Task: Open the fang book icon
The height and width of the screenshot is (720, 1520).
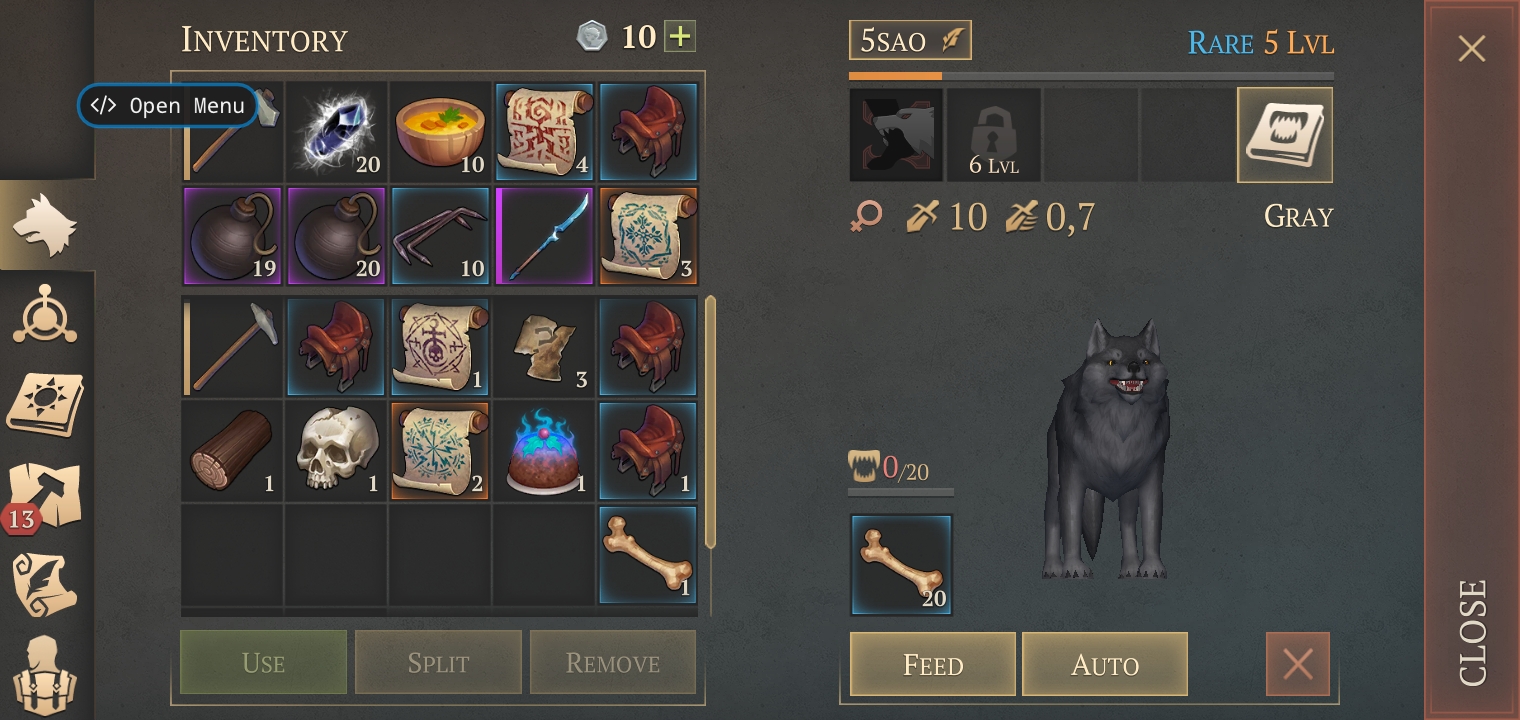Action: [1284, 135]
